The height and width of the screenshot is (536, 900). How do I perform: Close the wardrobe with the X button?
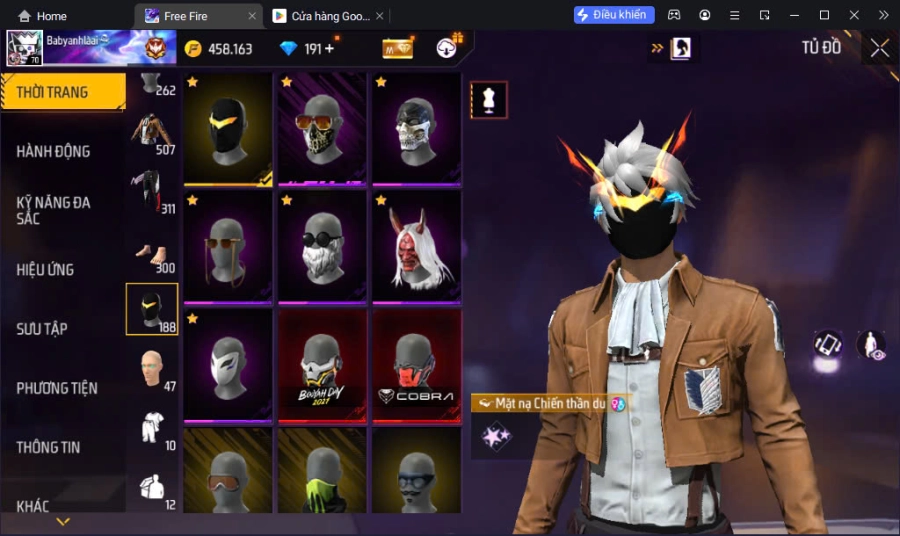[879, 48]
